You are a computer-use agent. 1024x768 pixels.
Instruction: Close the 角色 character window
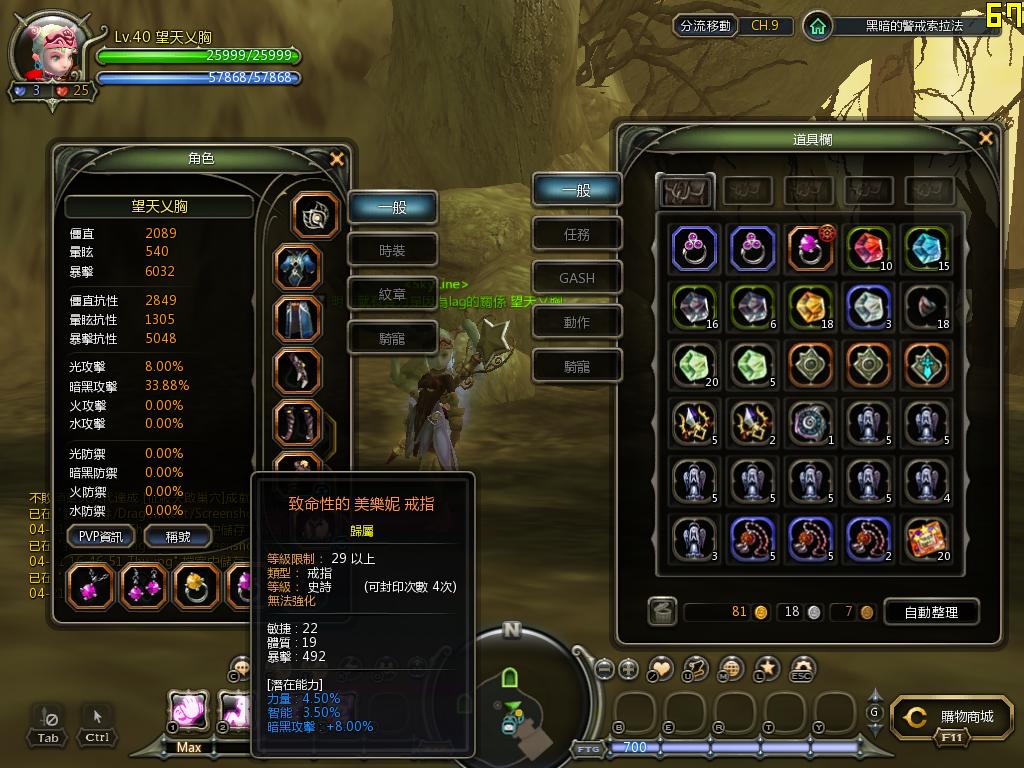337,159
